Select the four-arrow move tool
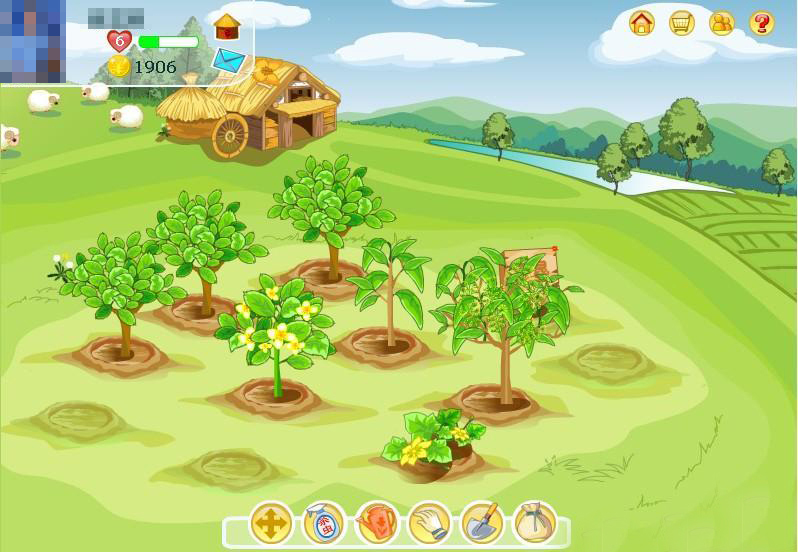The image size is (798, 552). pos(271,523)
